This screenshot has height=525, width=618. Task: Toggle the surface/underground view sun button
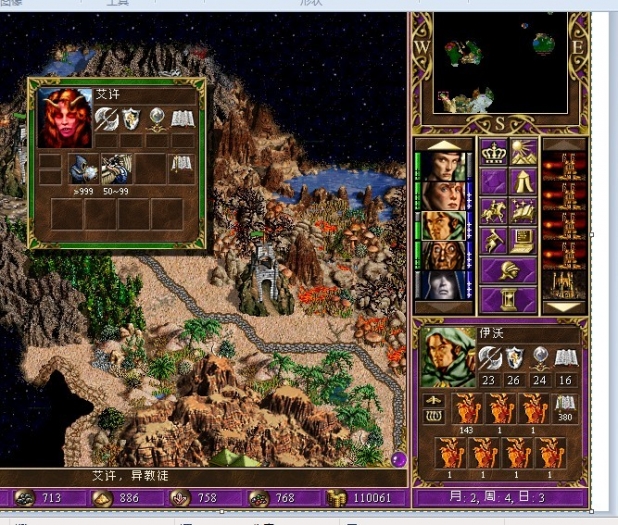click(524, 152)
